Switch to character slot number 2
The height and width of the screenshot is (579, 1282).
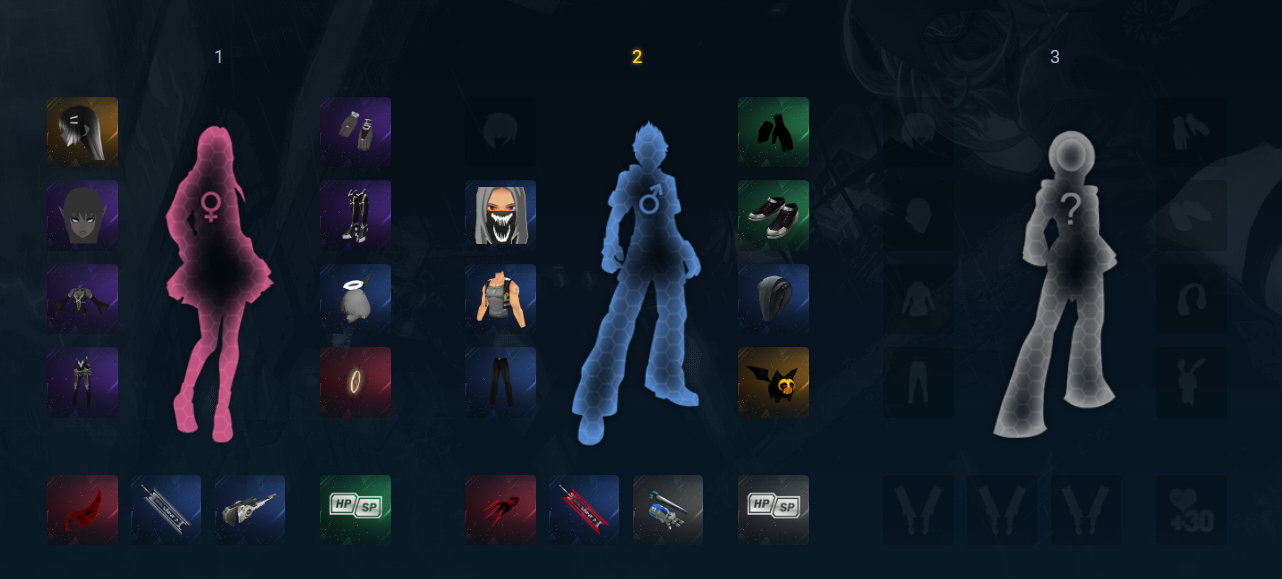636,57
